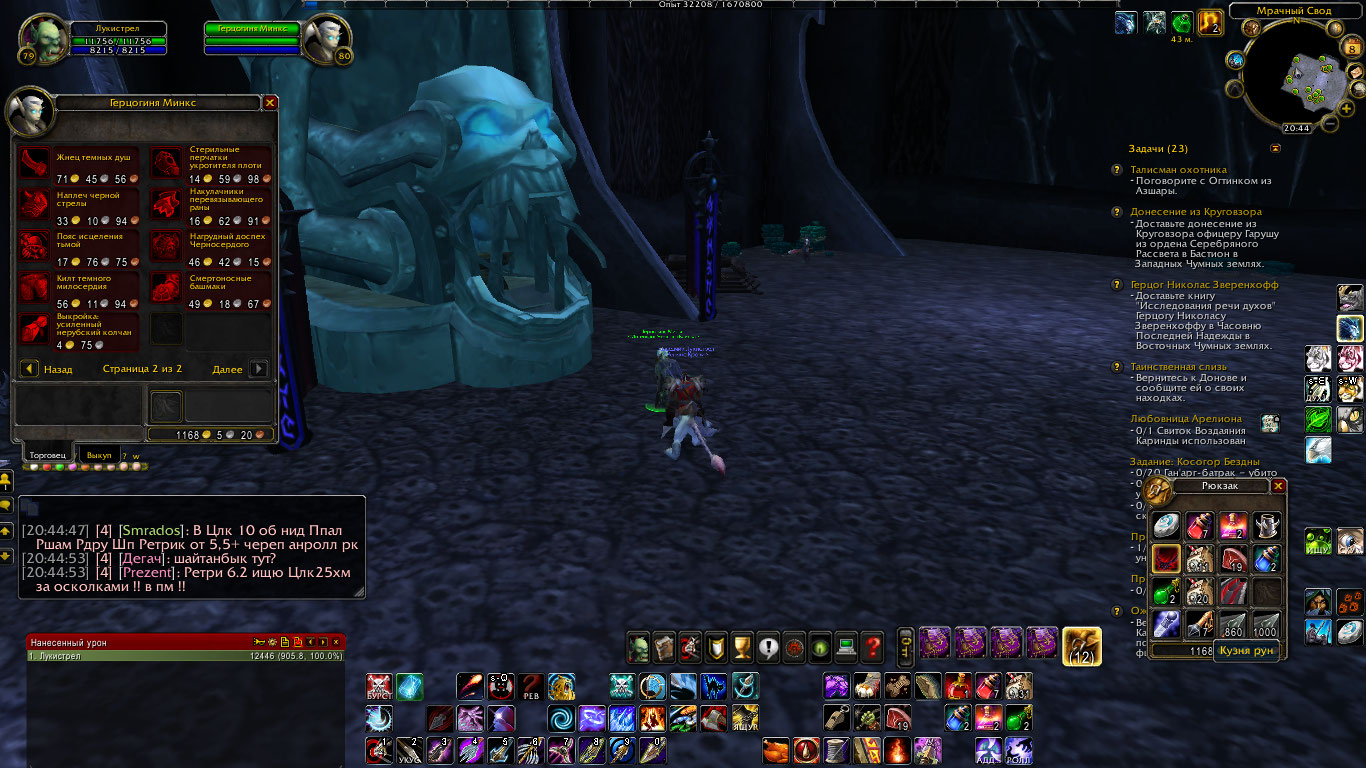
Task: Select the Жнец темных душ vendor item
Action: (x=35, y=162)
